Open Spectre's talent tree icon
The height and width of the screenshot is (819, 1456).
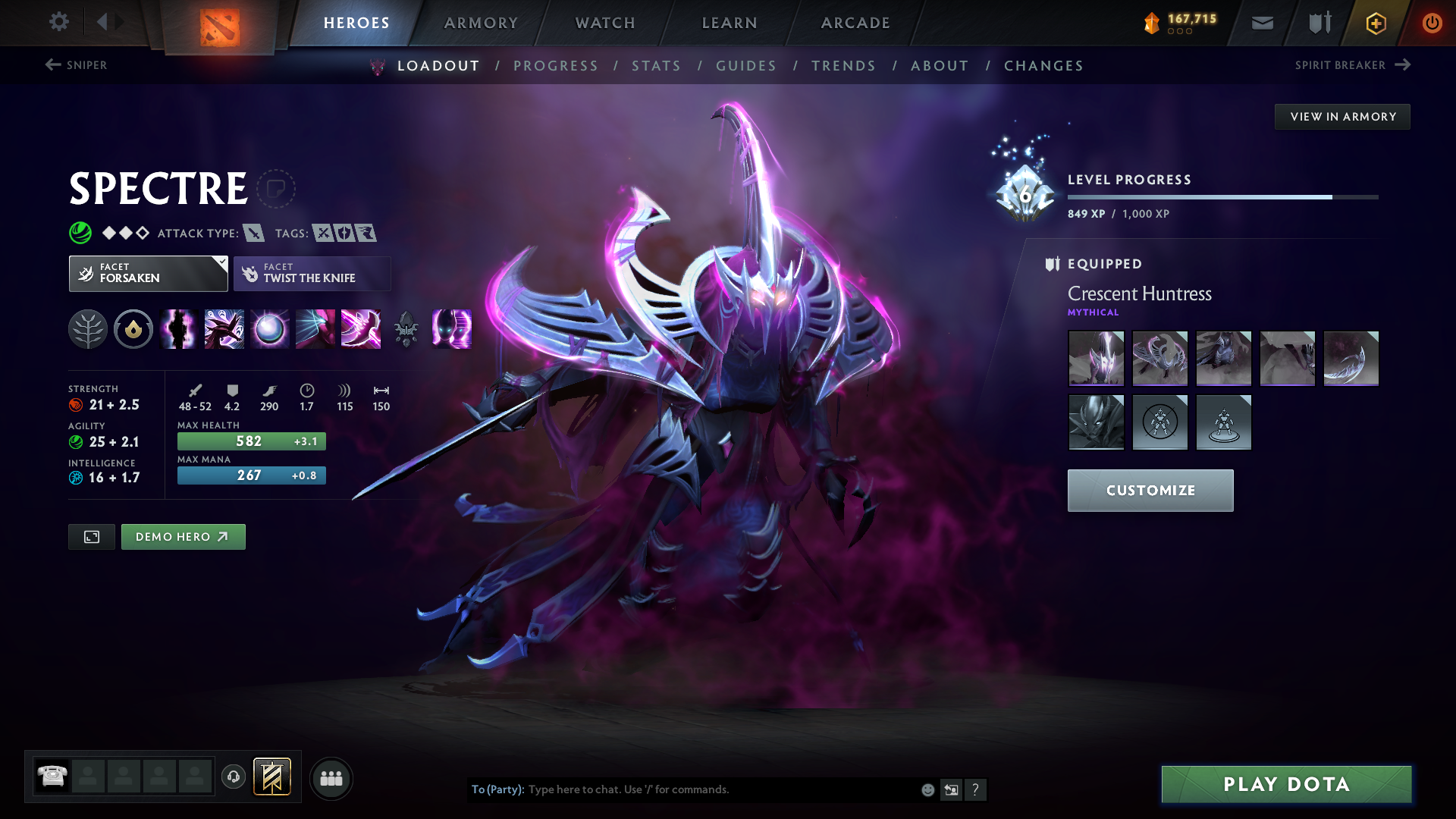point(88,329)
